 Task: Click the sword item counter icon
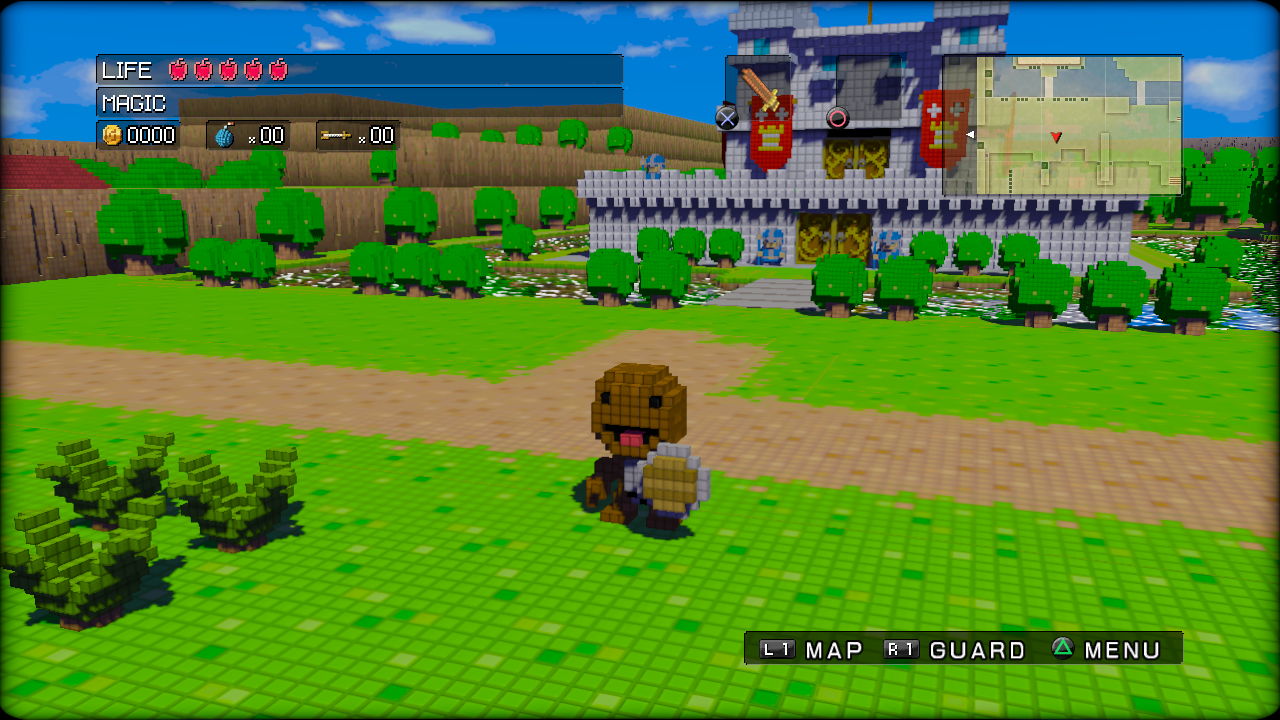coord(338,134)
